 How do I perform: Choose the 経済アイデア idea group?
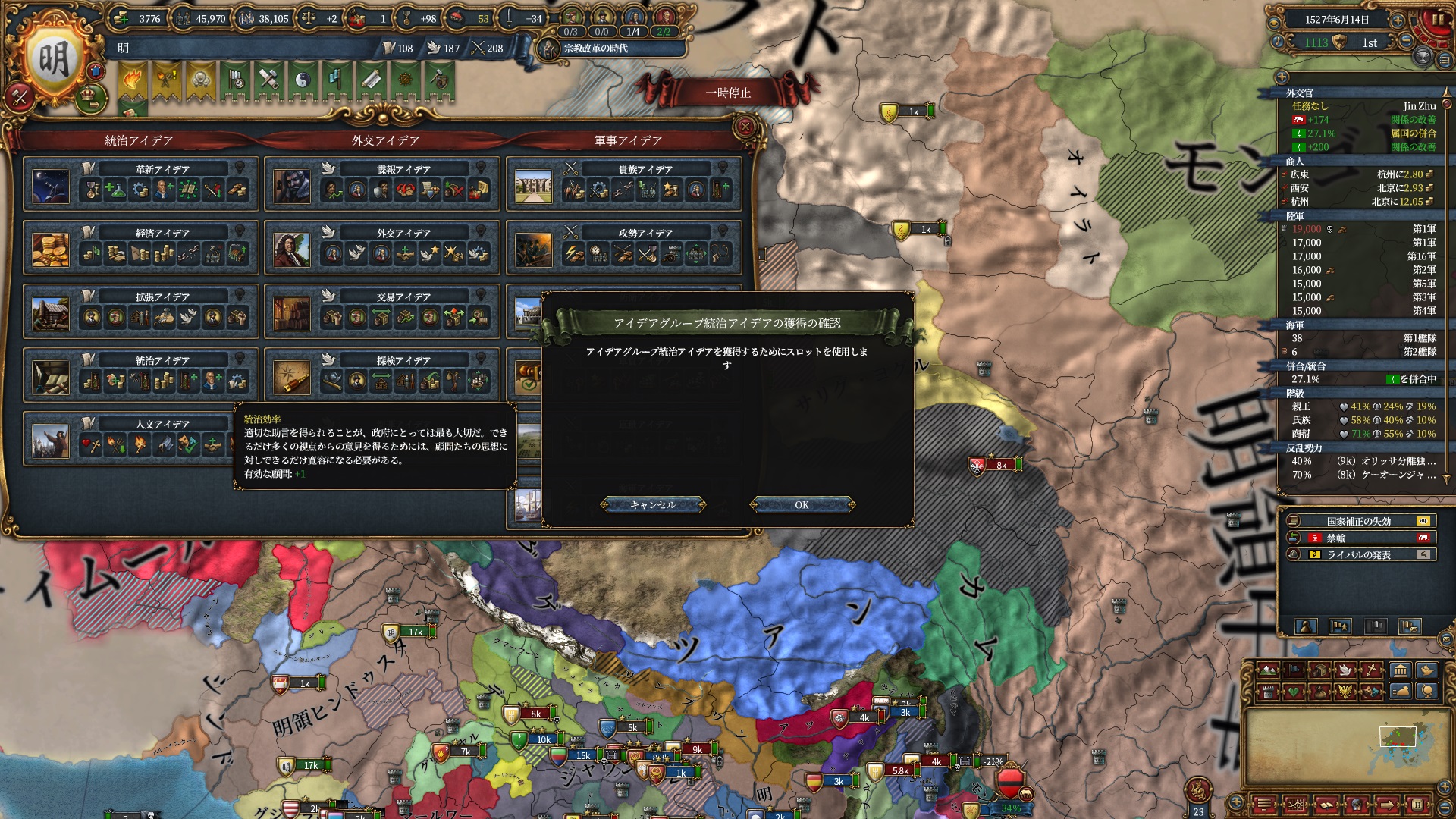(x=162, y=234)
